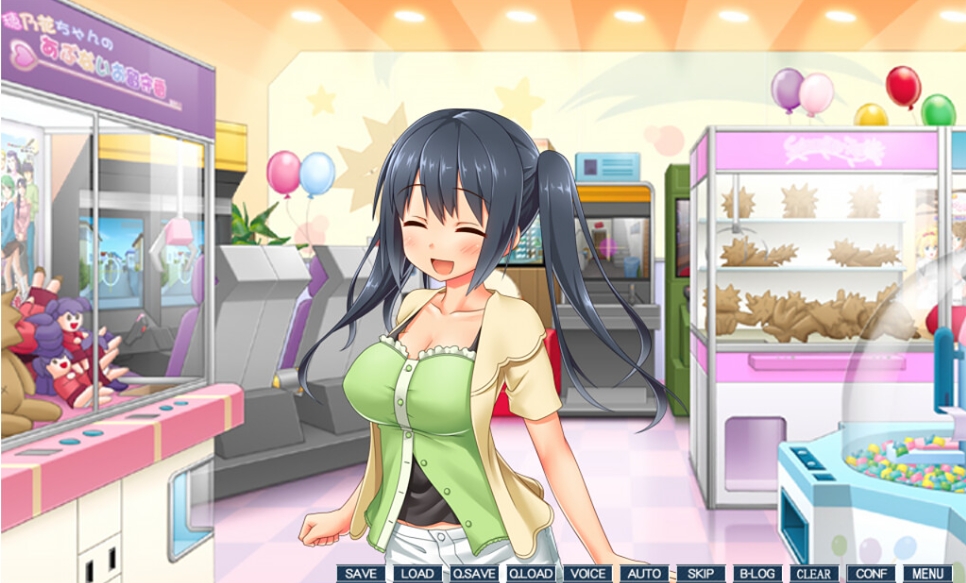Image resolution: width=966 pixels, height=583 pixels.
Task: Activate SKIP mode
Action: click(700, 574)
